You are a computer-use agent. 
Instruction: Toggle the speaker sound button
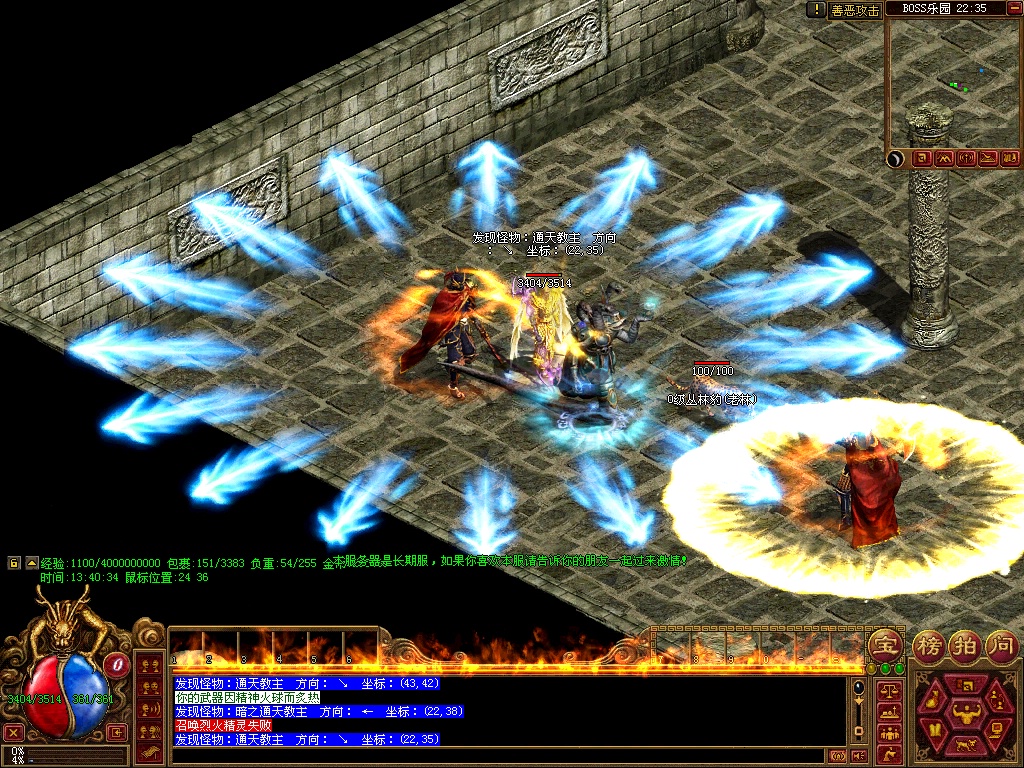858,757
